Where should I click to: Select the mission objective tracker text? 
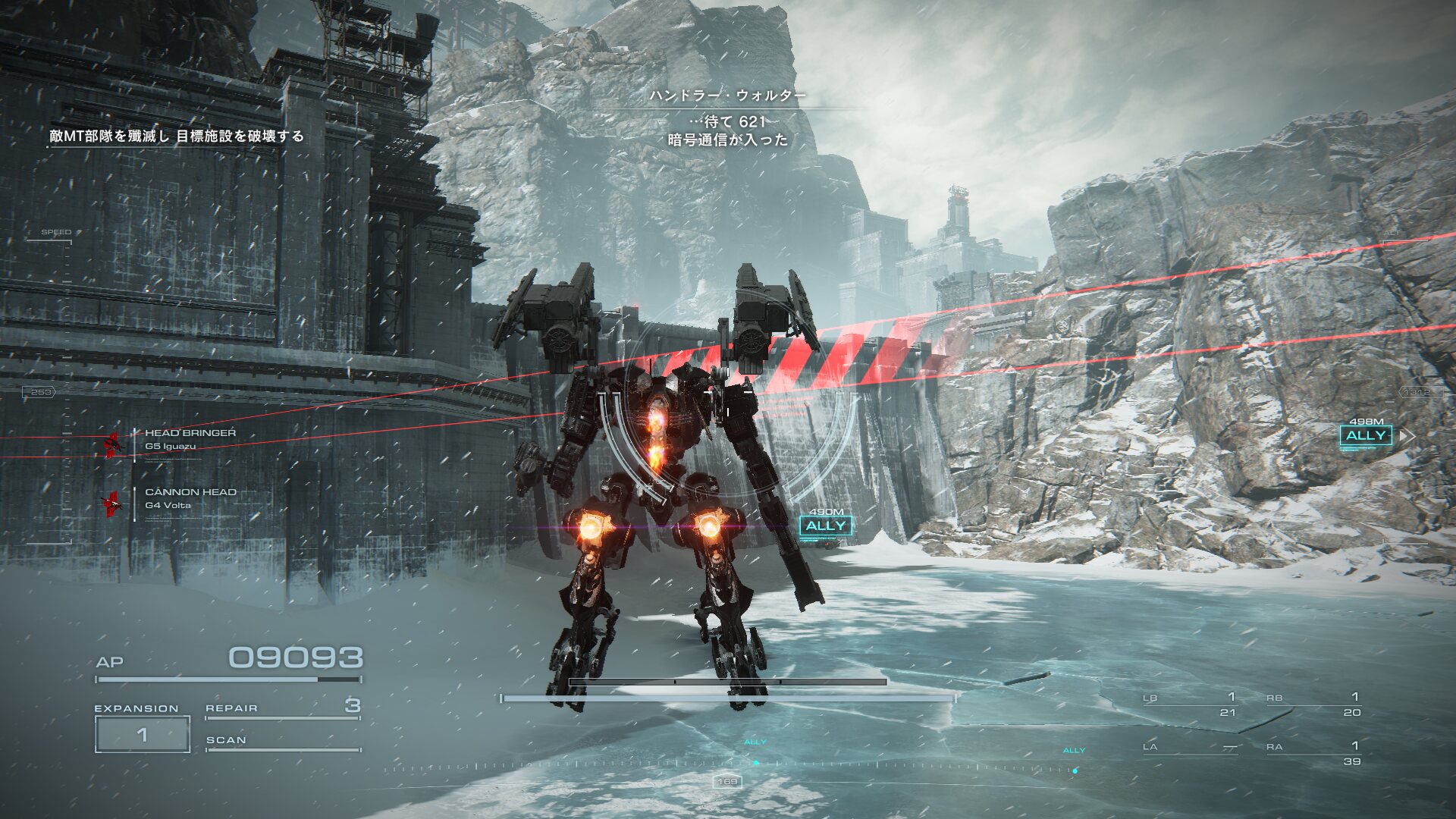(x=177, y=136)
